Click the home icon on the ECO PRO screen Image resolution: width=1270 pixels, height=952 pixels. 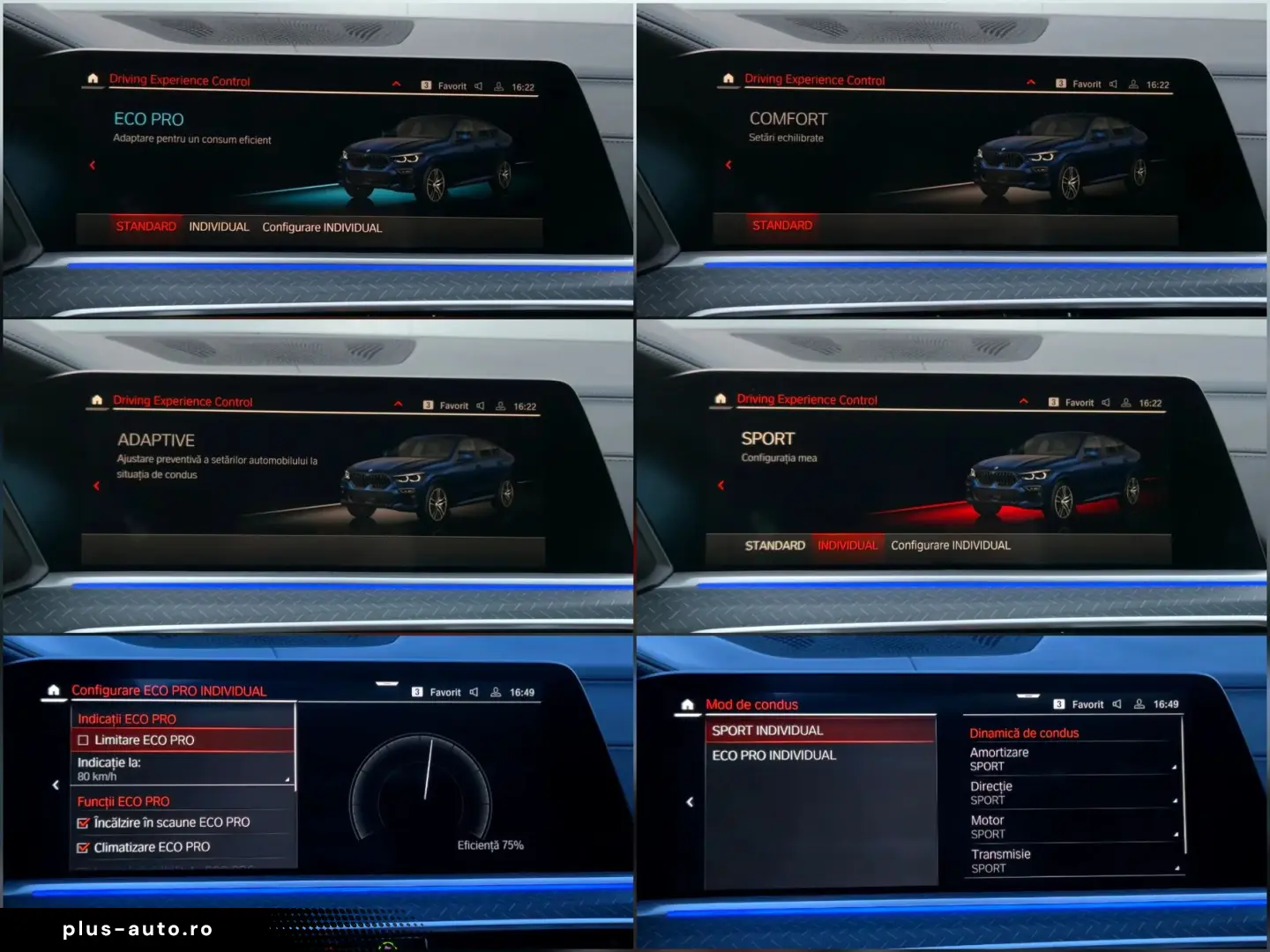(93, 79)
